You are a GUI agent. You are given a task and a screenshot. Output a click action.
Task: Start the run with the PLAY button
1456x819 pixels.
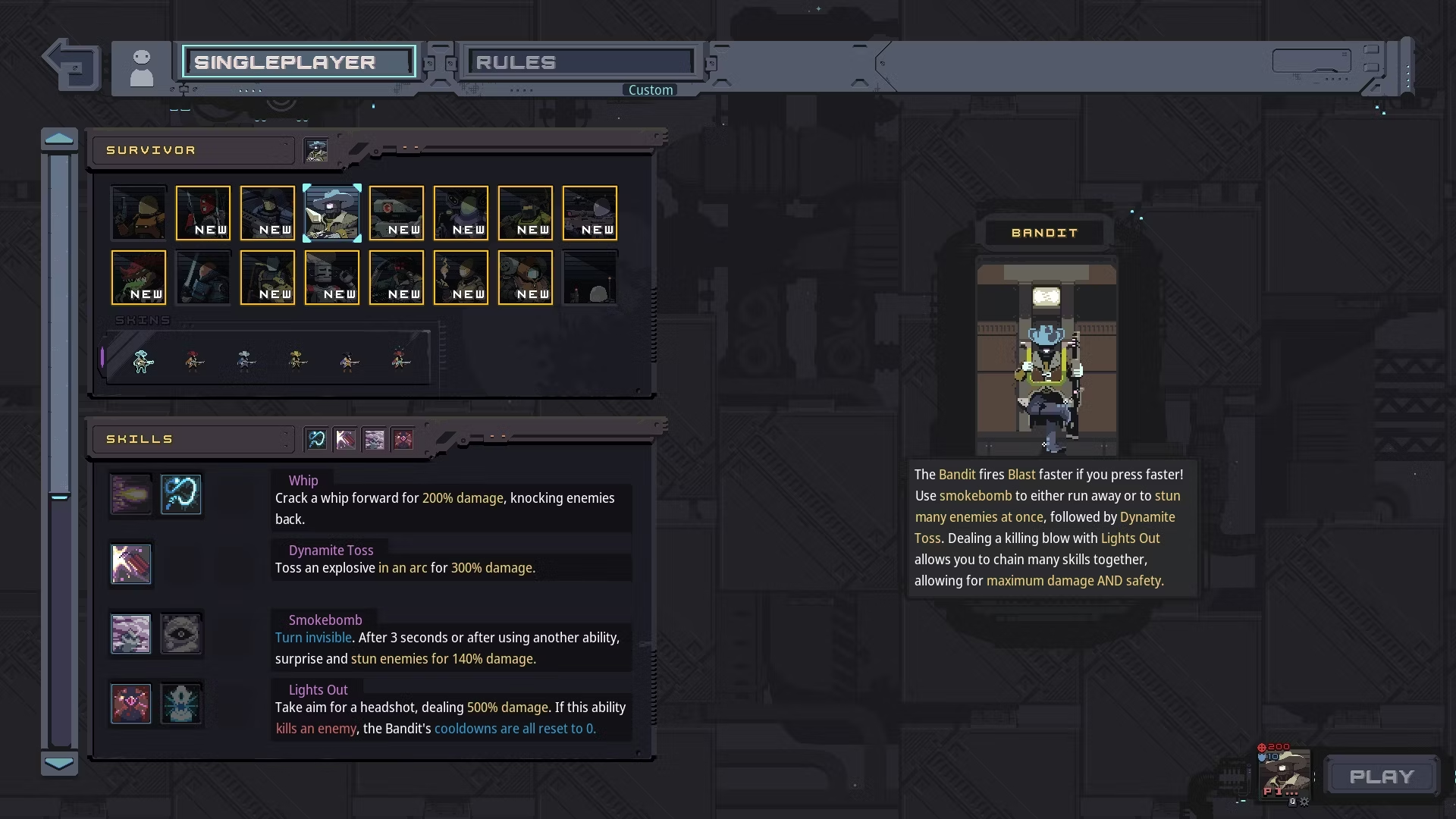tap(1382, 777)
